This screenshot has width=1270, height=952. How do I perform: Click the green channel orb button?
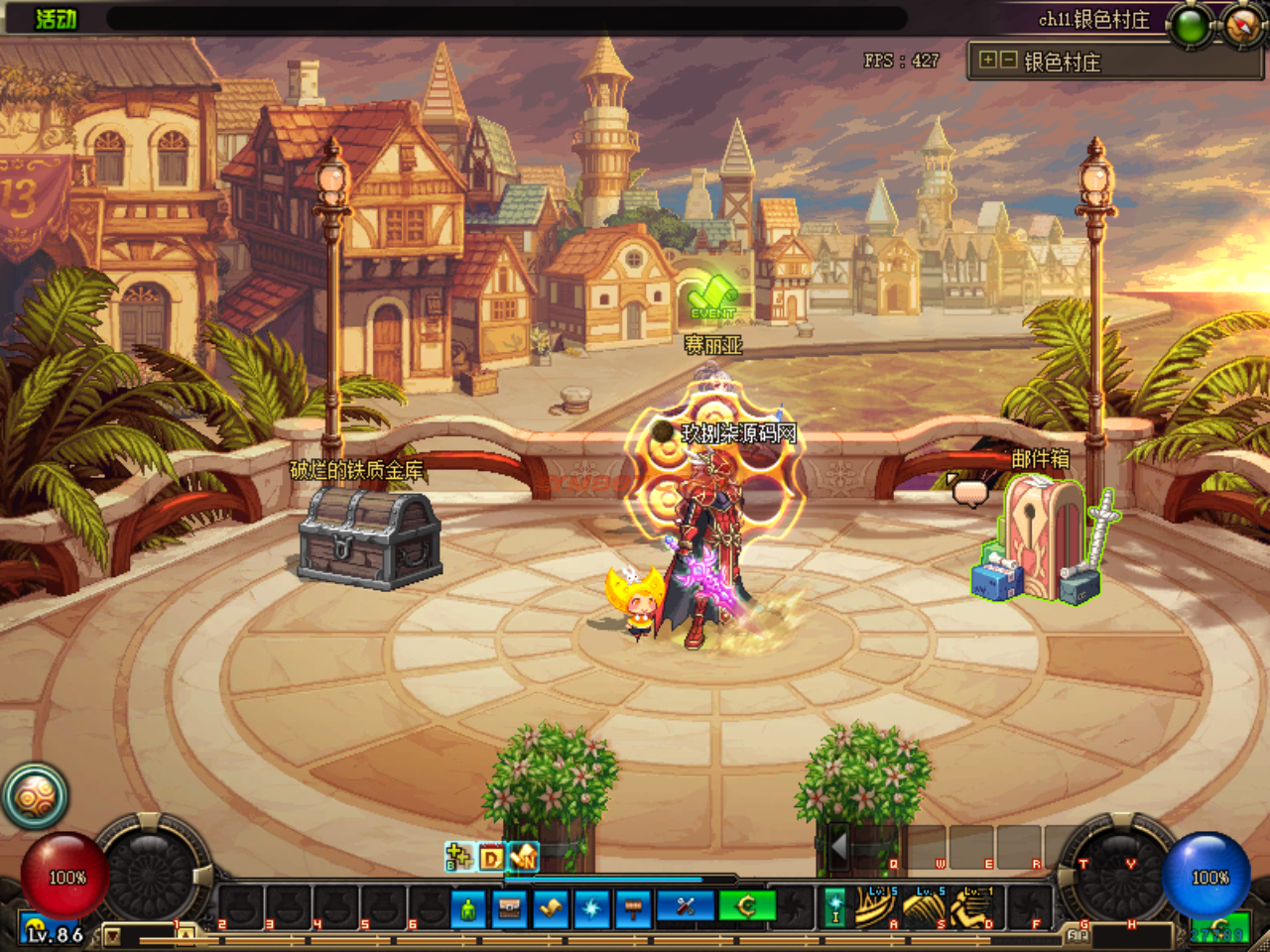(x=1191, y=26)
